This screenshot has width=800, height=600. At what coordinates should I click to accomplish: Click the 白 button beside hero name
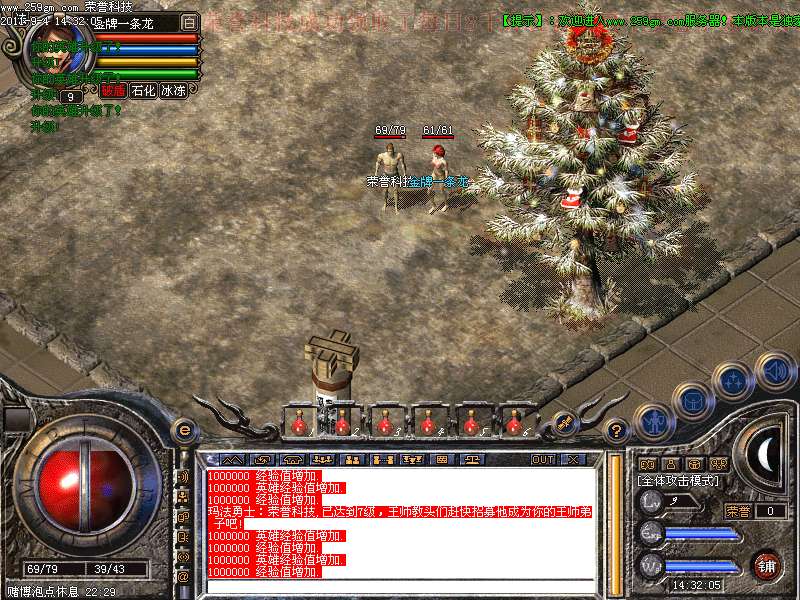point(189,22)
